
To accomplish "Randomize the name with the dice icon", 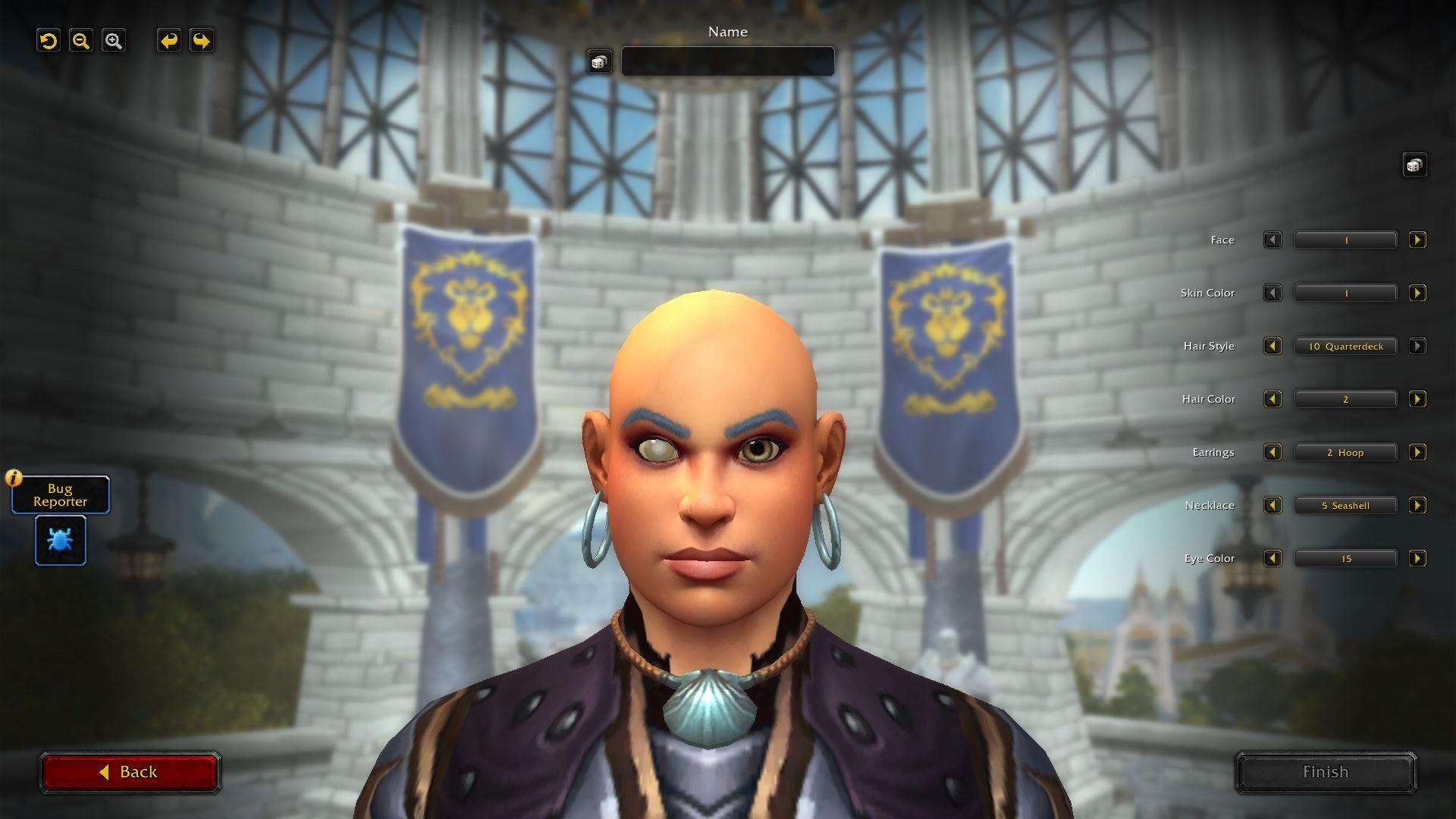I will tap(600, 61).
